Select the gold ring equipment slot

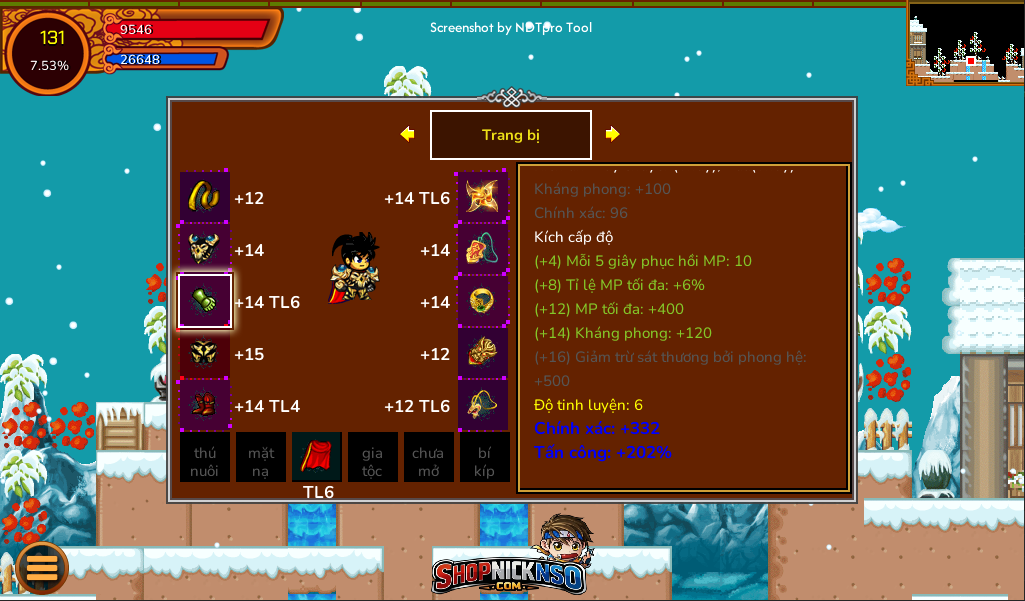click(x=483, y=301)
